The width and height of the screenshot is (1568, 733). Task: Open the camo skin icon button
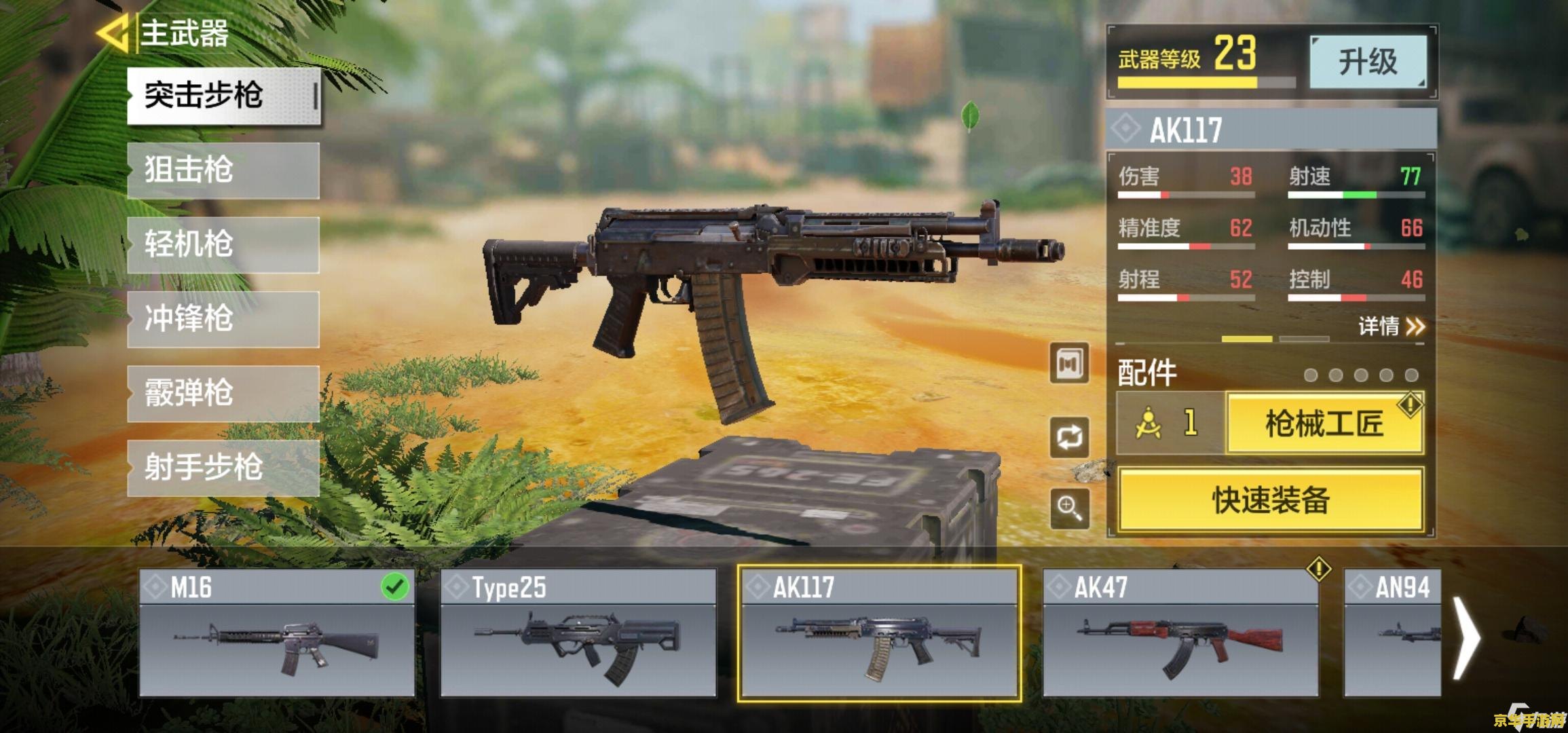(x=1069, y=364)
